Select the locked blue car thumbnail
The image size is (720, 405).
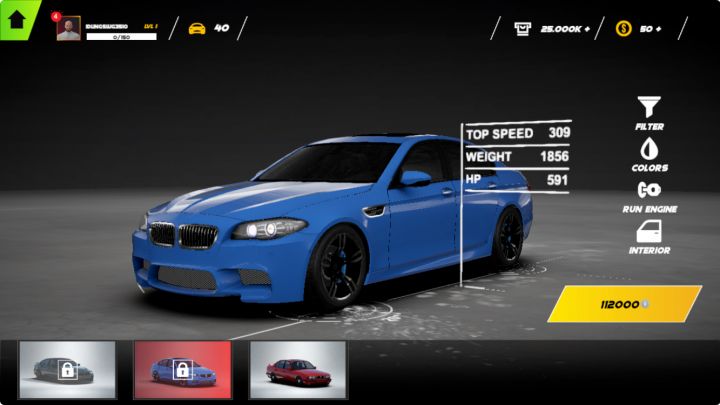(182, 370)
